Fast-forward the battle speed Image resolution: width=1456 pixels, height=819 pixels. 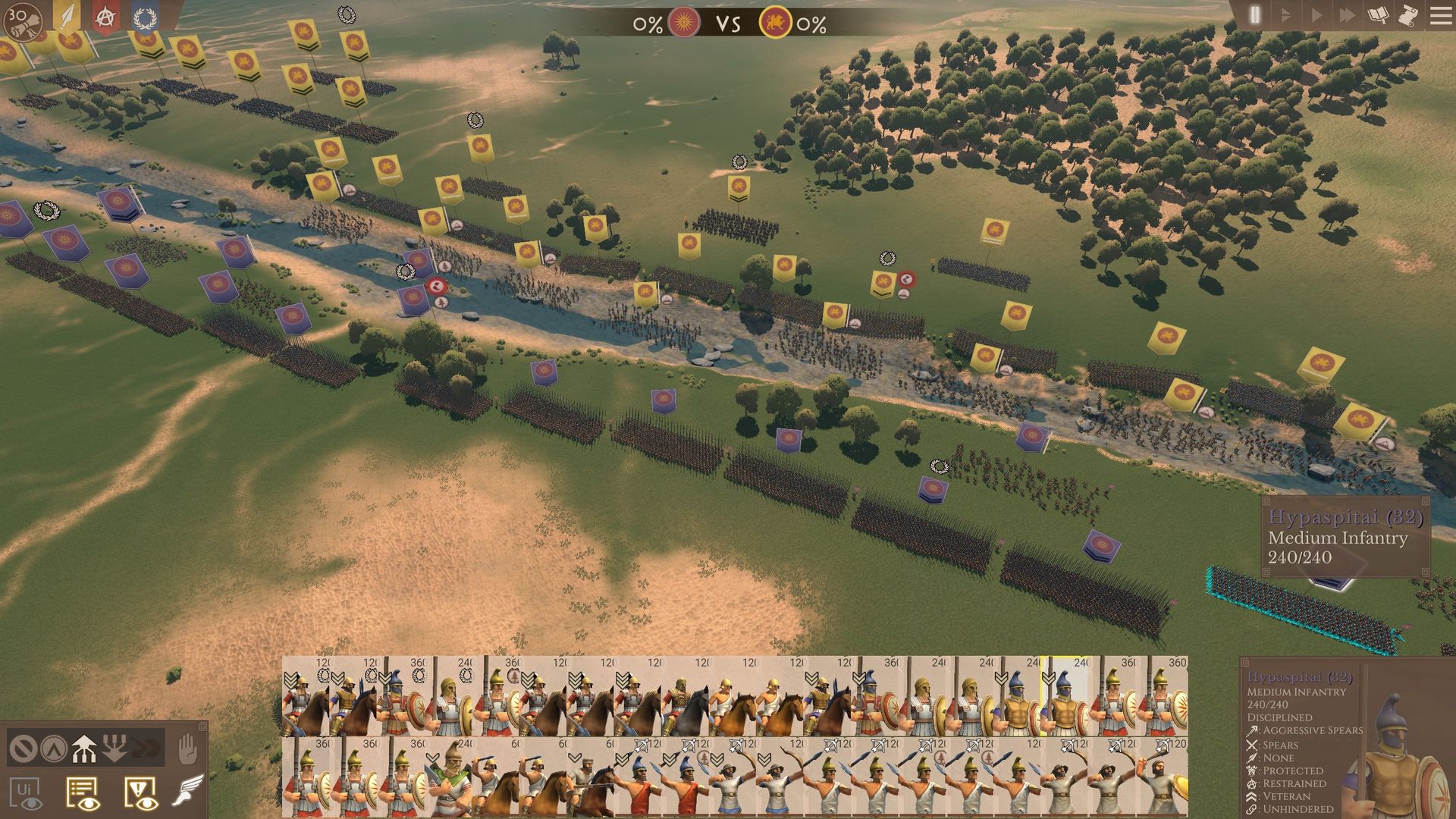click(1347, 15)
